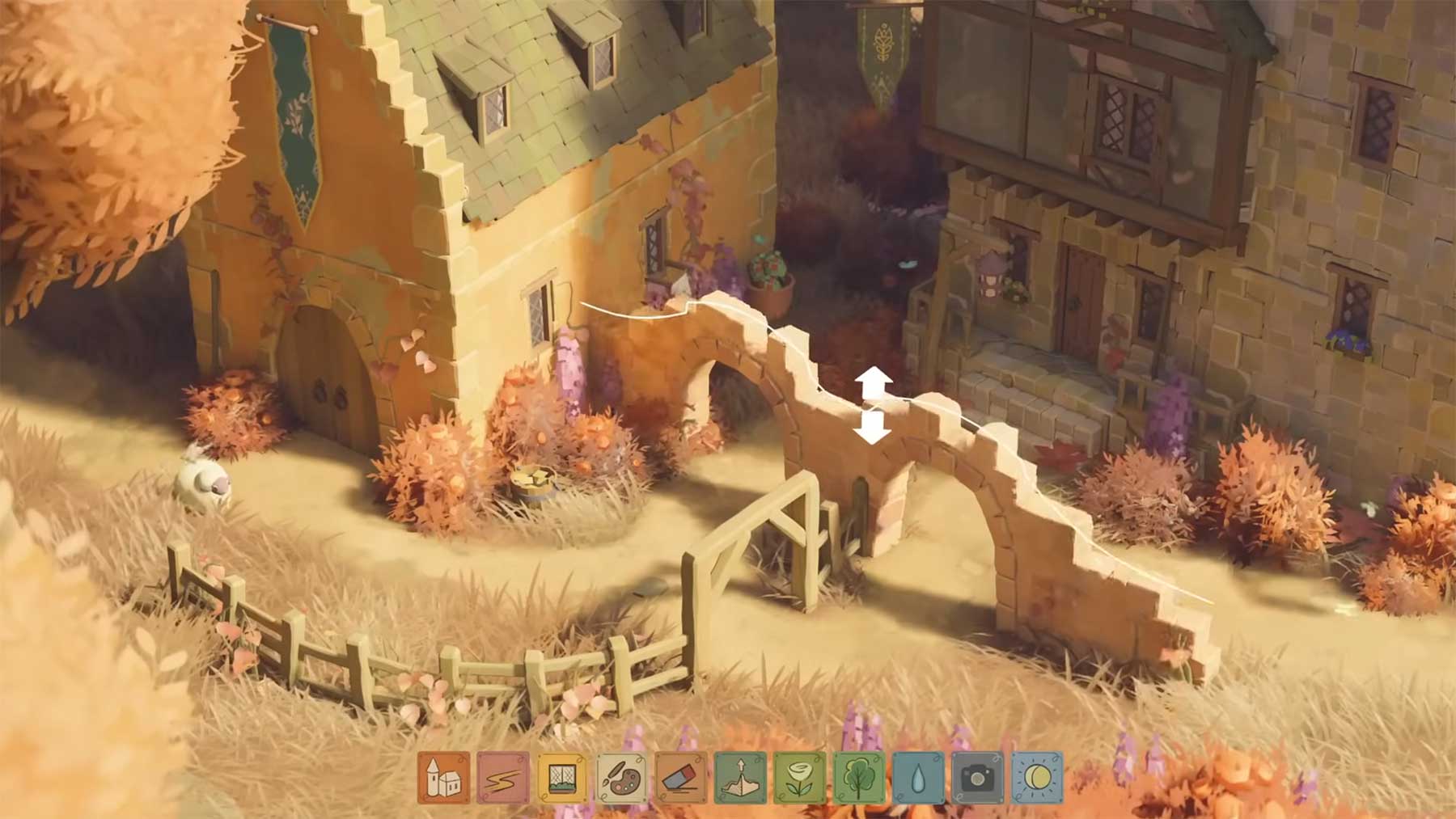Select the tree planting tool

click(x=859, y=778)
